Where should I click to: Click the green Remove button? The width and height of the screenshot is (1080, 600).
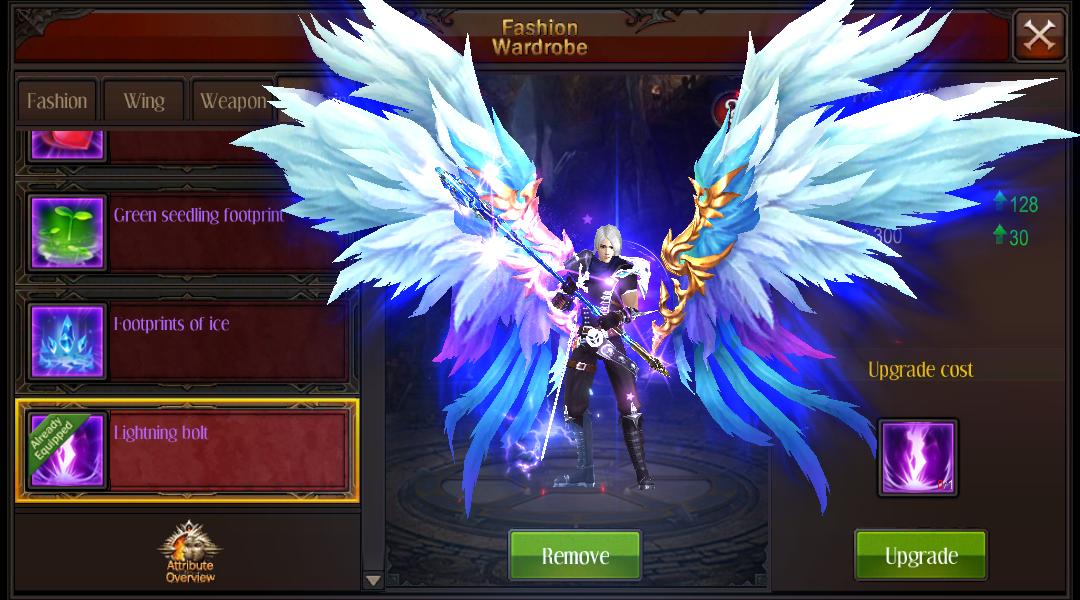pyautogui.click(x=575, y=555)
